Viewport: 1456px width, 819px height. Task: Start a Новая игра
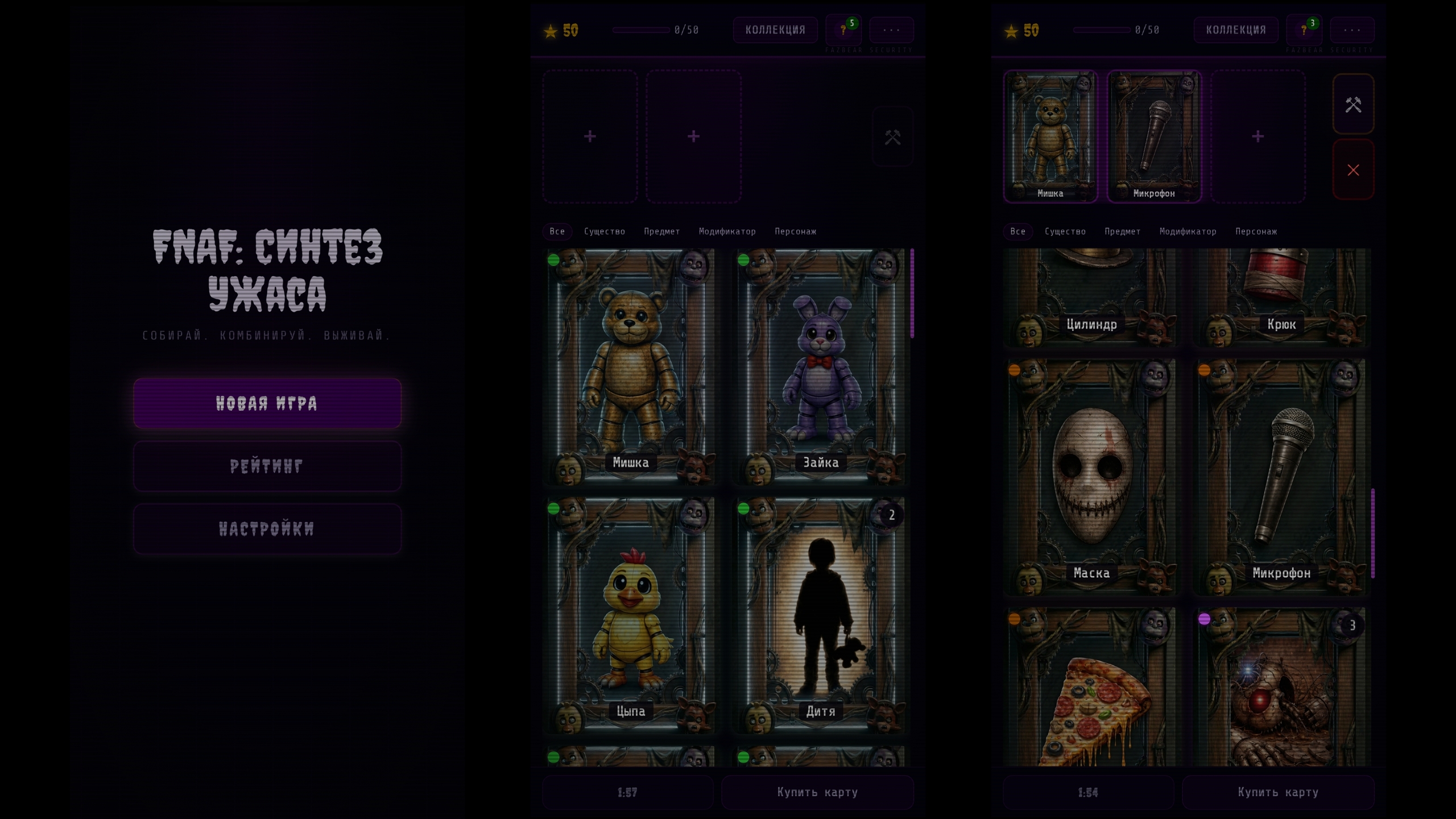point(267,403)
